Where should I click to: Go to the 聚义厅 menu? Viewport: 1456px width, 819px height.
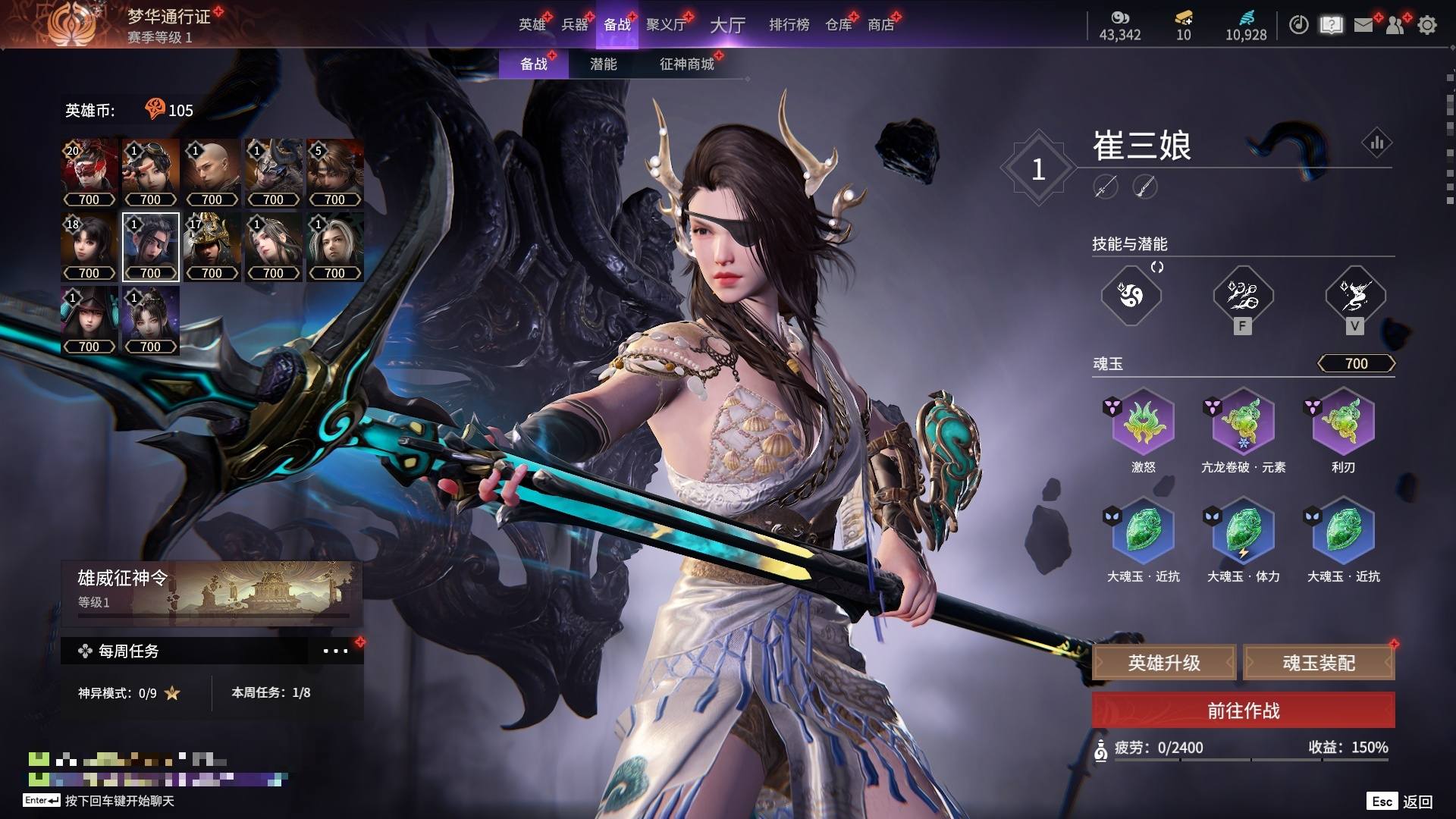pyautogui.click(x=666, y=24)
